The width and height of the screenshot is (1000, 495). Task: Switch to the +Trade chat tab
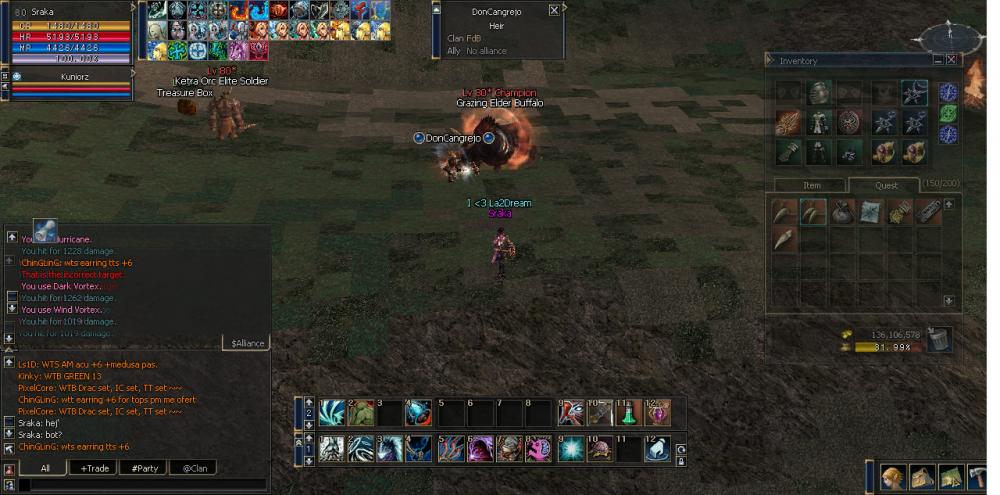pyautogui.click(x=95, y=468)
